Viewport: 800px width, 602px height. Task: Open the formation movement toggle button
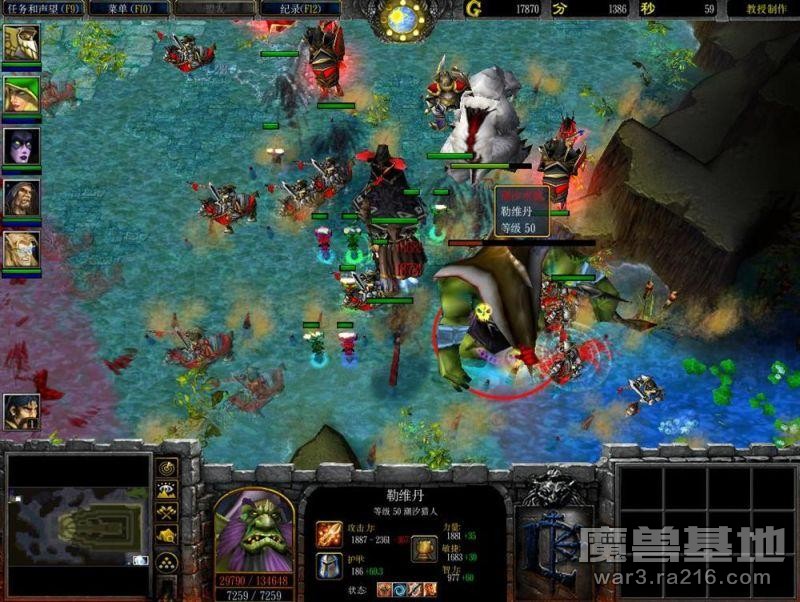tap(167, 560)
